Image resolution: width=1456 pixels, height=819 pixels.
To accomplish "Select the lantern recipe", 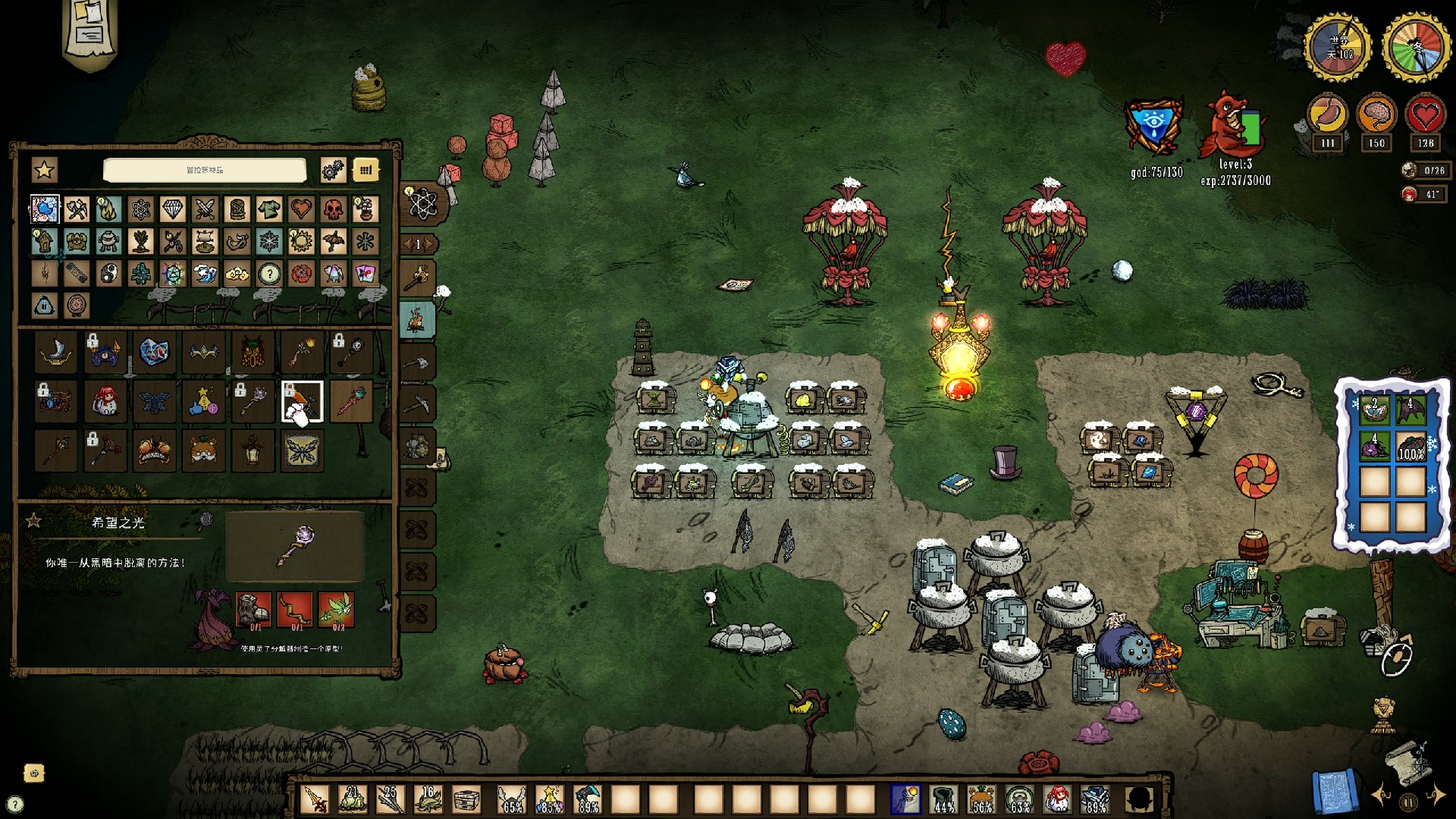I will [253, 450].
